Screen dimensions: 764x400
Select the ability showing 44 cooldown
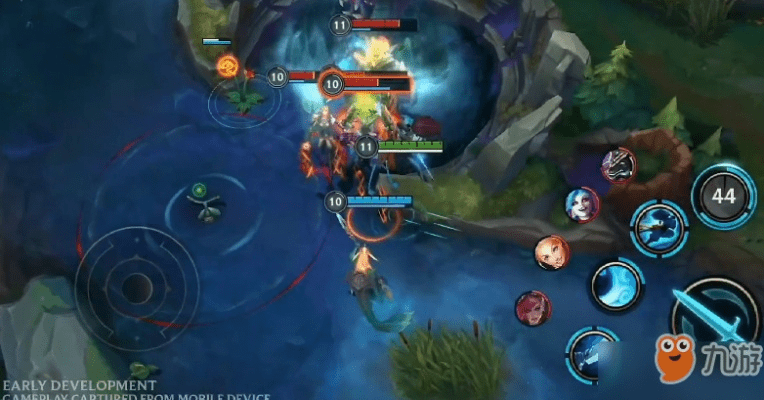tap(724, 196)
